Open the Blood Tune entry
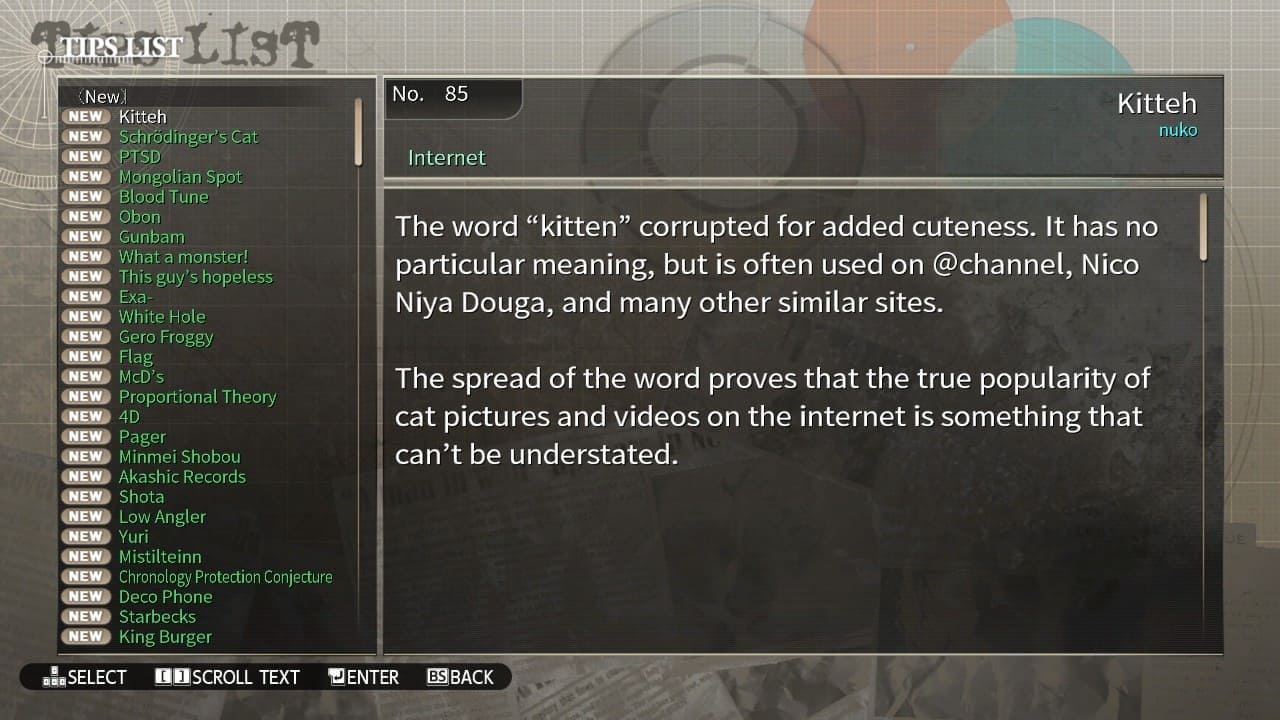The image size is (1280, 720). point(163,197)
